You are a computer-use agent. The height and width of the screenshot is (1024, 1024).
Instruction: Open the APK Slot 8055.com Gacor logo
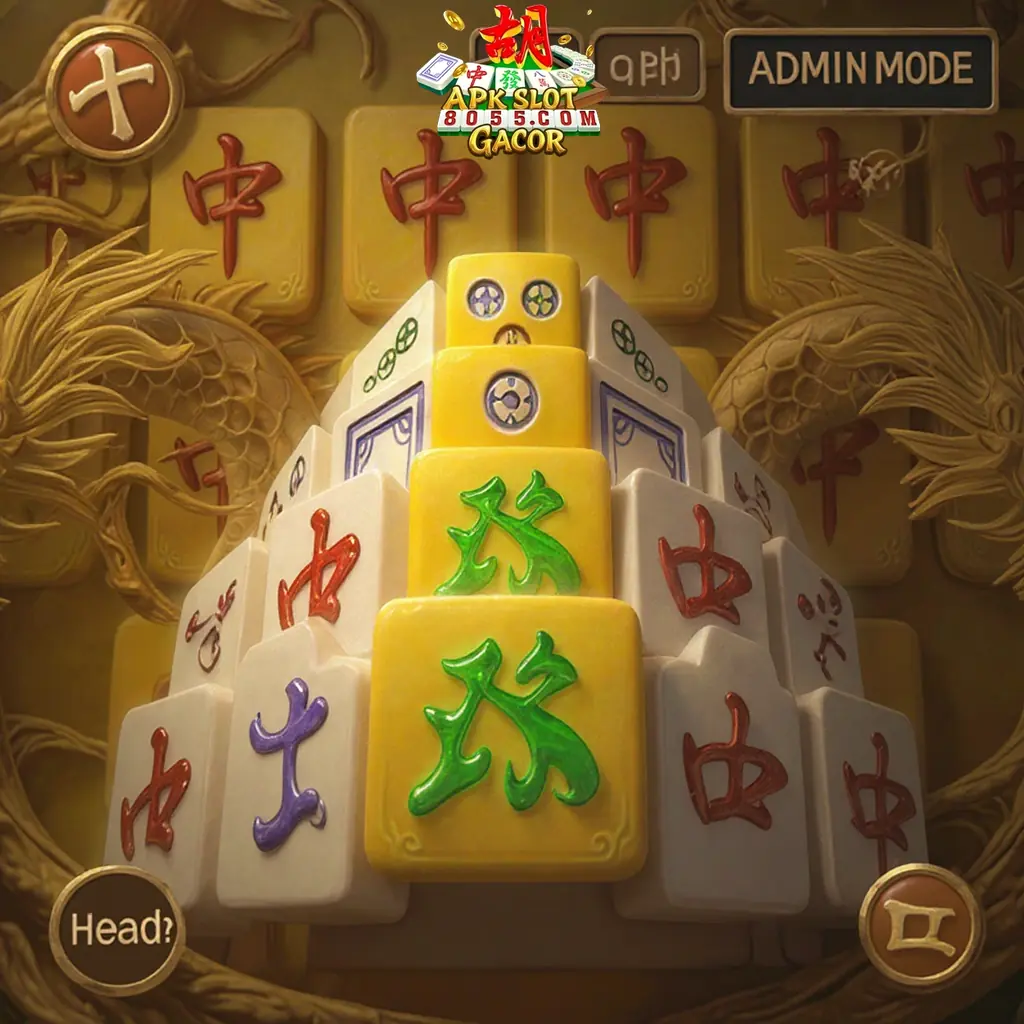[512, 85]
